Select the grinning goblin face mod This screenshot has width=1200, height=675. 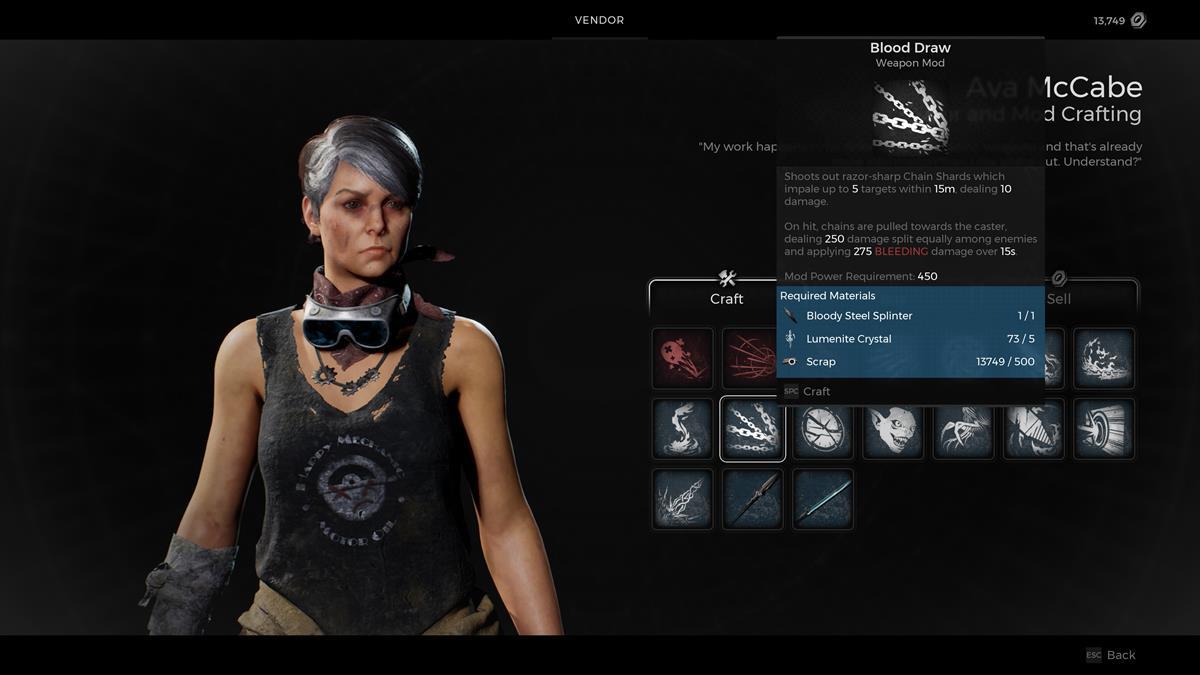[893, 429]
